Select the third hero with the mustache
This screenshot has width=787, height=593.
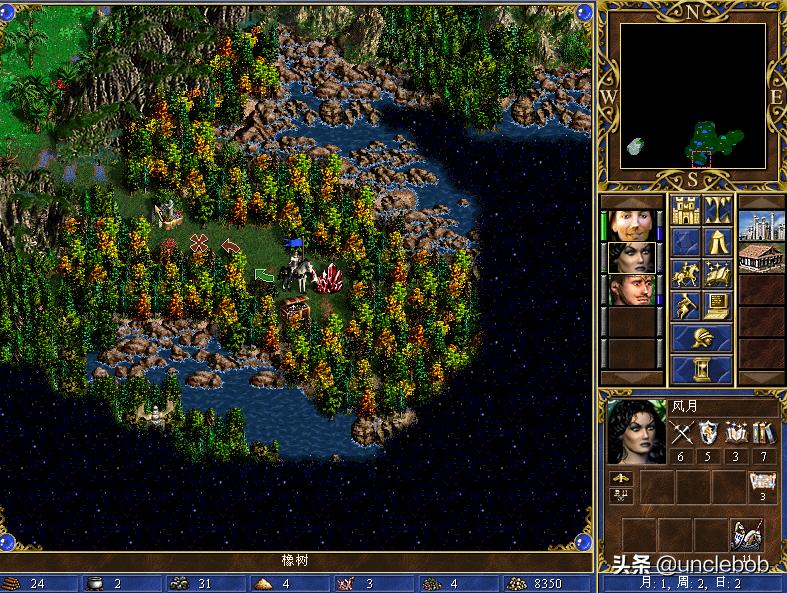point(632,290)
